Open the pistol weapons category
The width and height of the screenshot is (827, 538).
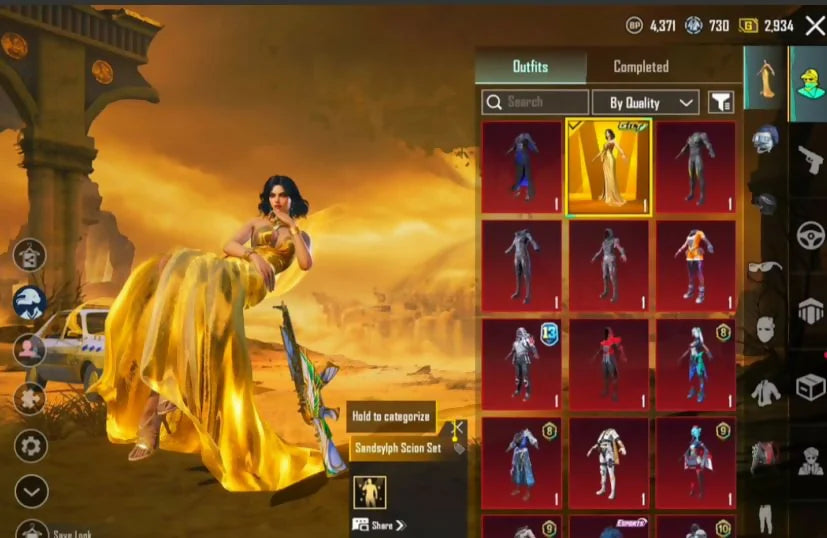click(808, 160)
